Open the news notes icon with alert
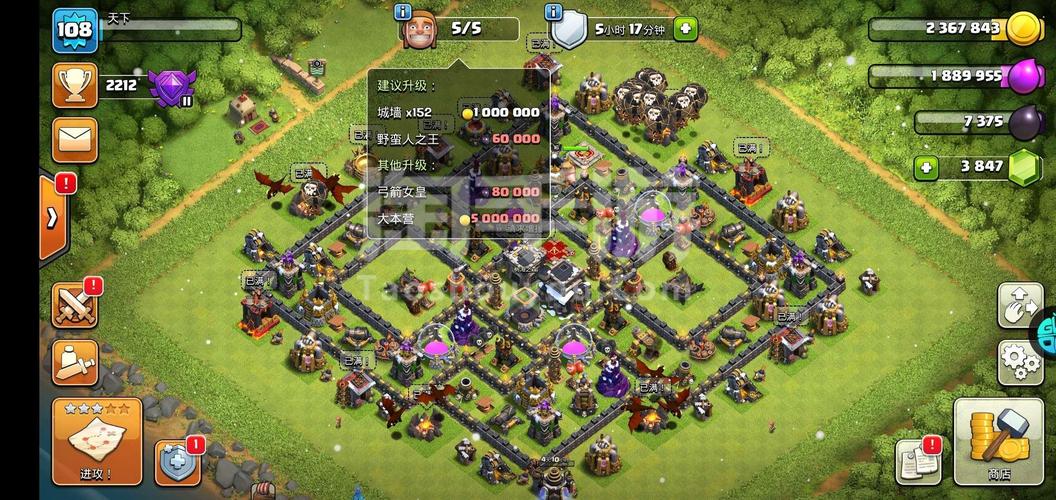 [917, 460]
